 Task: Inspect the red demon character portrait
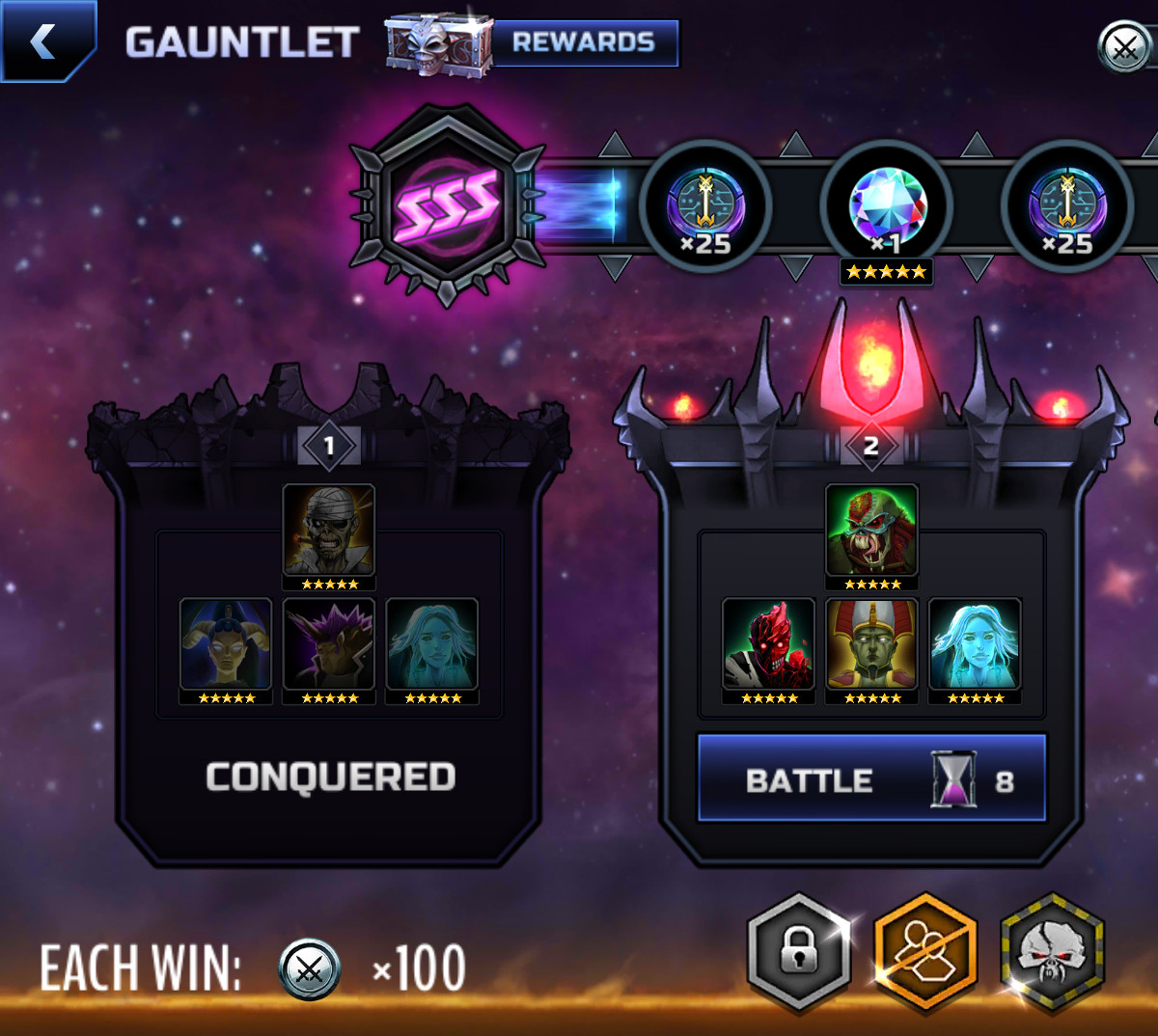tap(769, 644)
